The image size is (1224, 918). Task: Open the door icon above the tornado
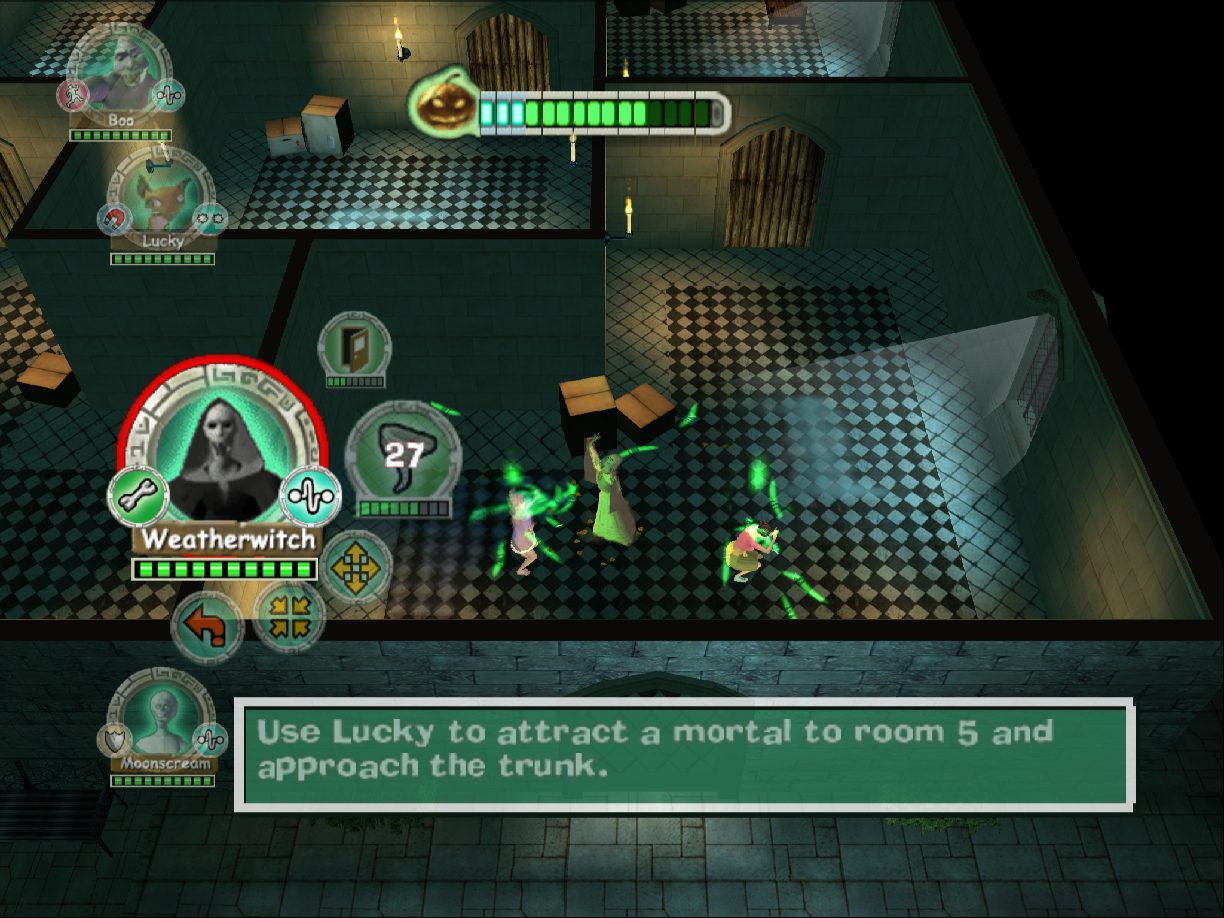[354, 346]
